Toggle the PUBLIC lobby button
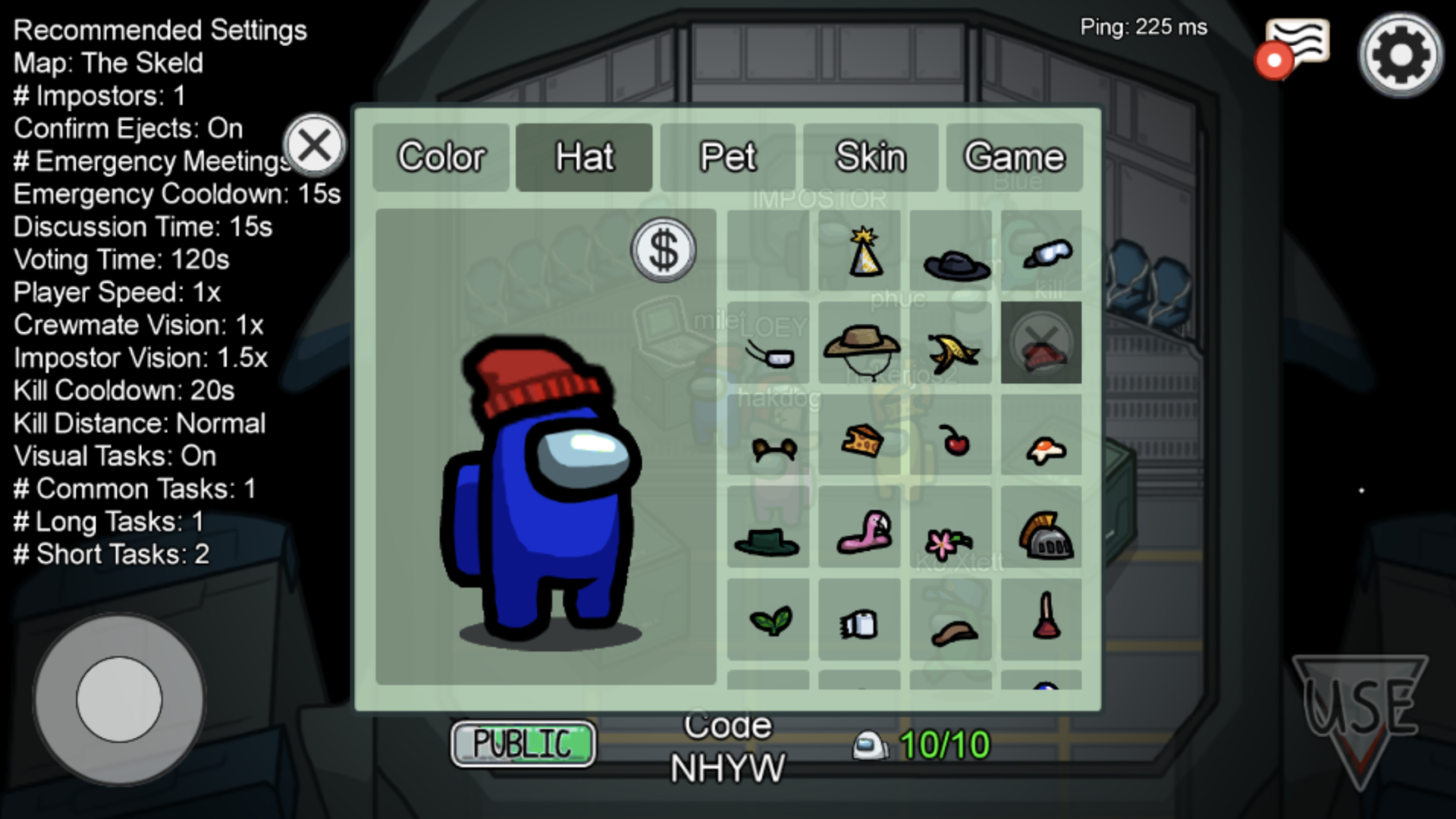This screenshot has height=819, width=1456. pyautogui.click(x=522, y=744)
